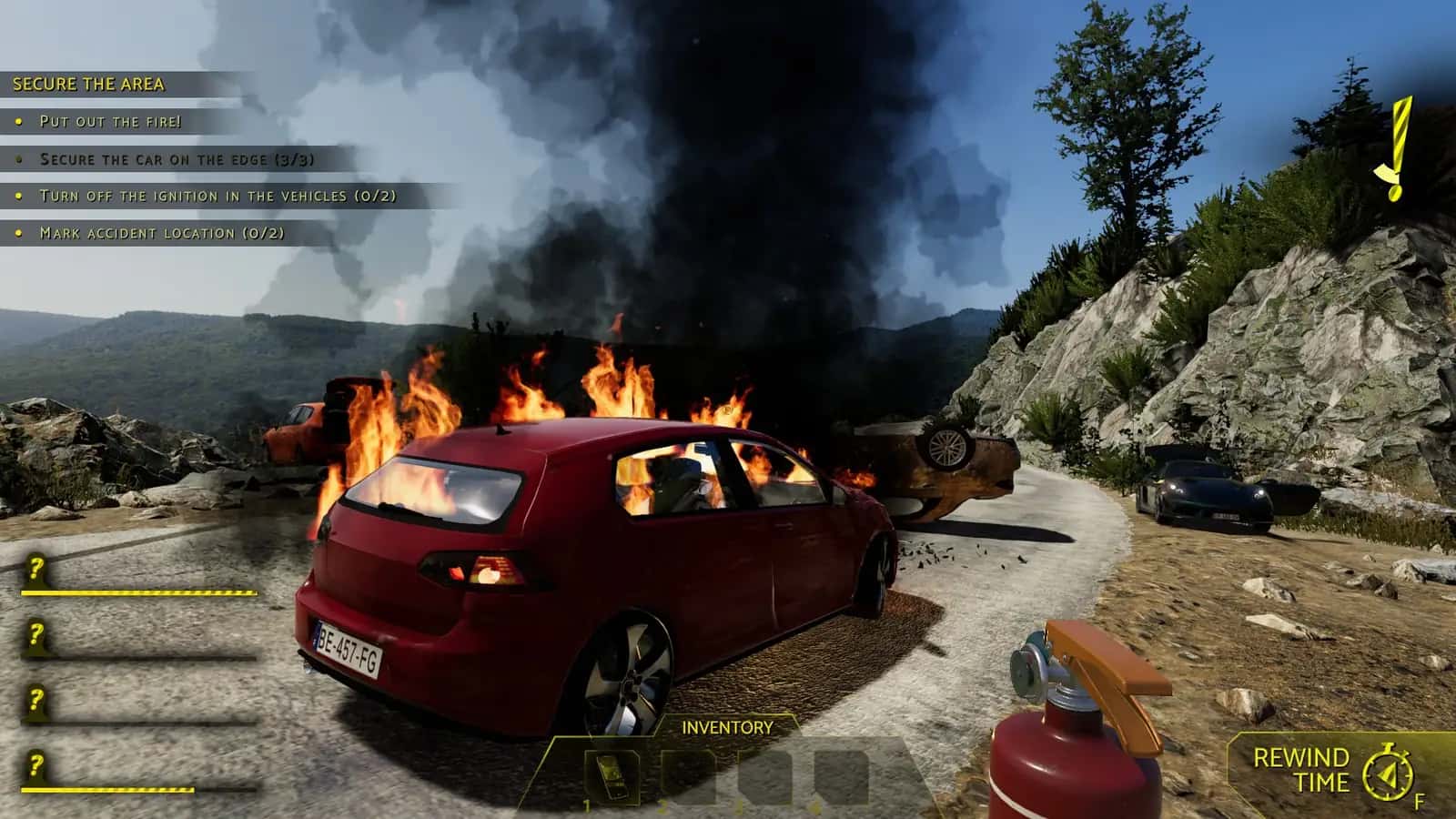1456x819 pixels.
Task: Select the 'Secure the car on the edge' objective
Action: point(177,159)
